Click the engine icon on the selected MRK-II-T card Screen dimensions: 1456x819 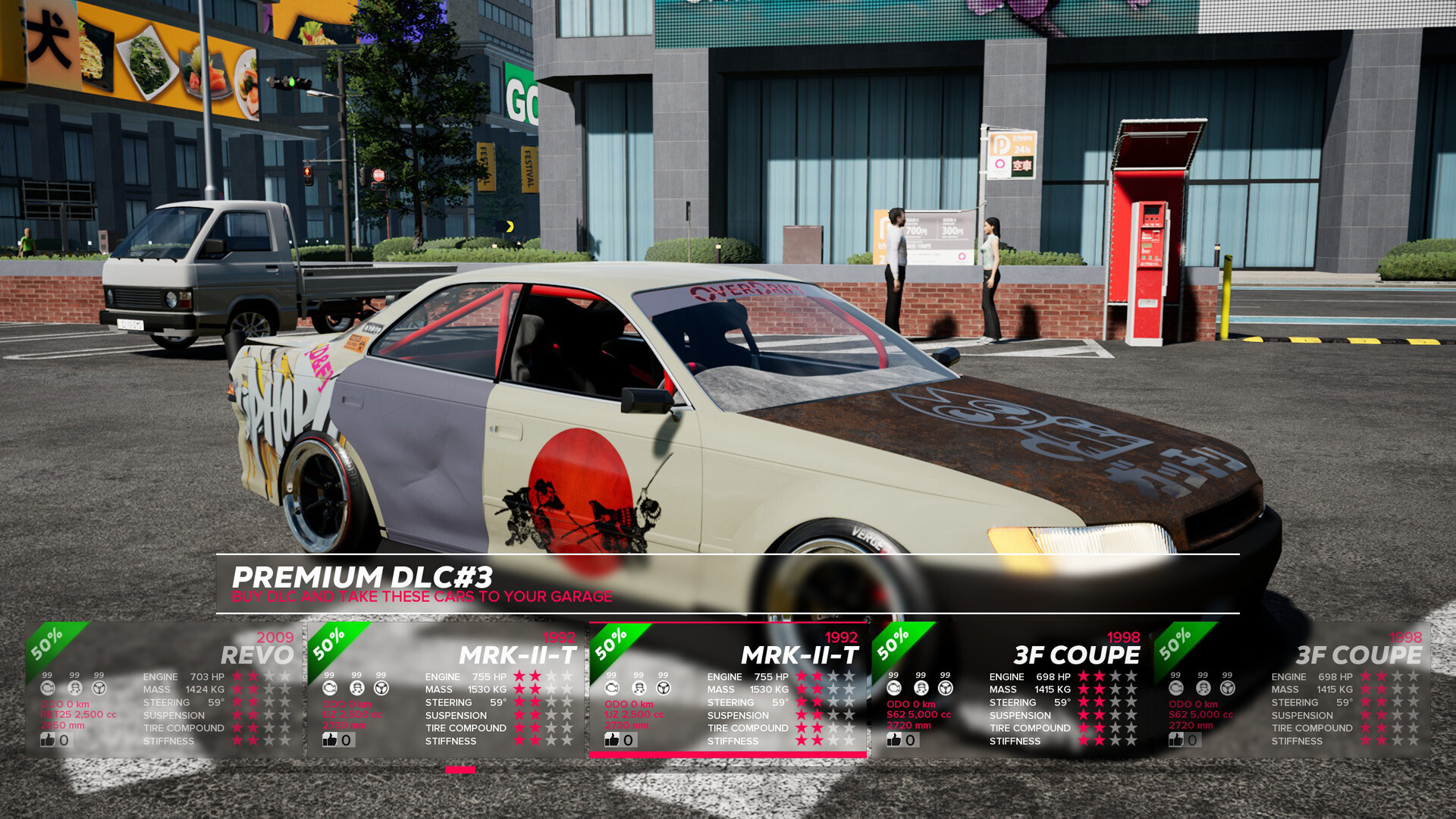click(611, 688)
